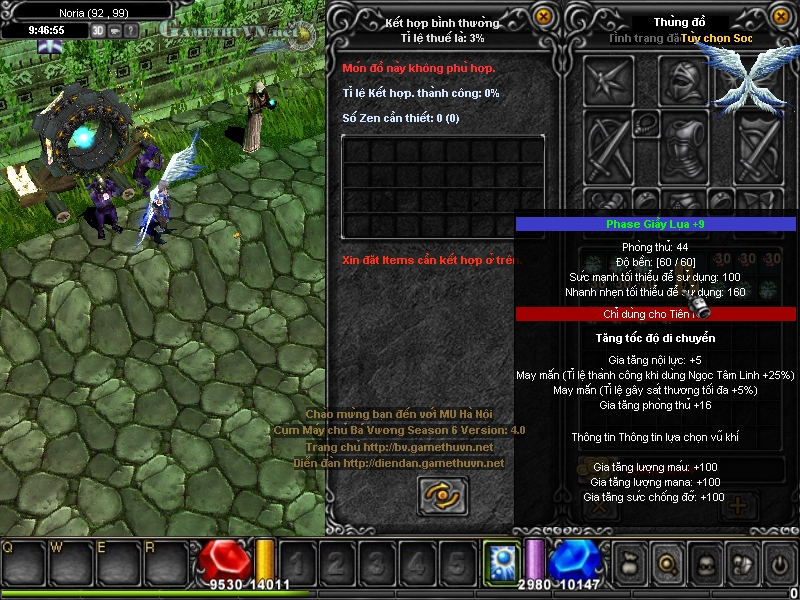Screen dimensions: 800x600
Task: Activate the glowing blue skill icon
Action: [499, 562]
